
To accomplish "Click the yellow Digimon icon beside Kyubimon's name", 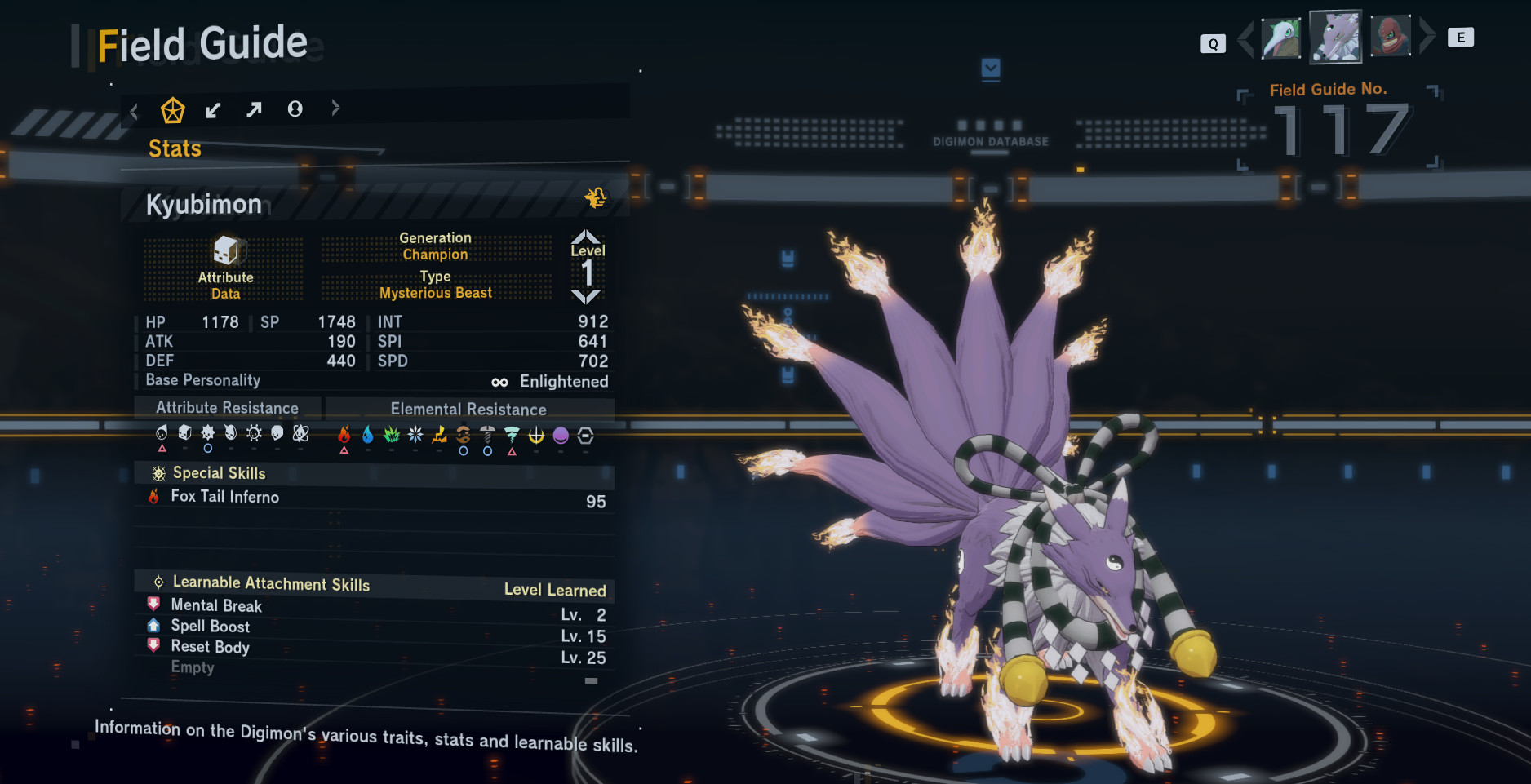I will pos(596,197).
